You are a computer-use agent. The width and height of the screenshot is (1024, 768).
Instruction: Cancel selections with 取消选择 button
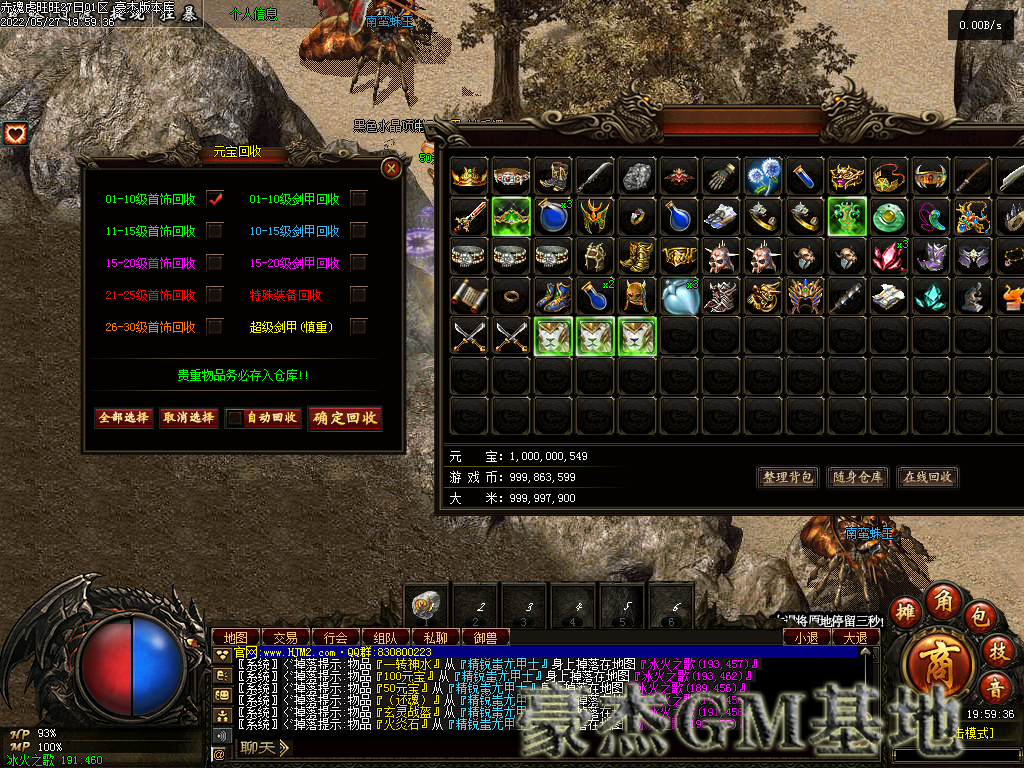click(x=188, y=418)
